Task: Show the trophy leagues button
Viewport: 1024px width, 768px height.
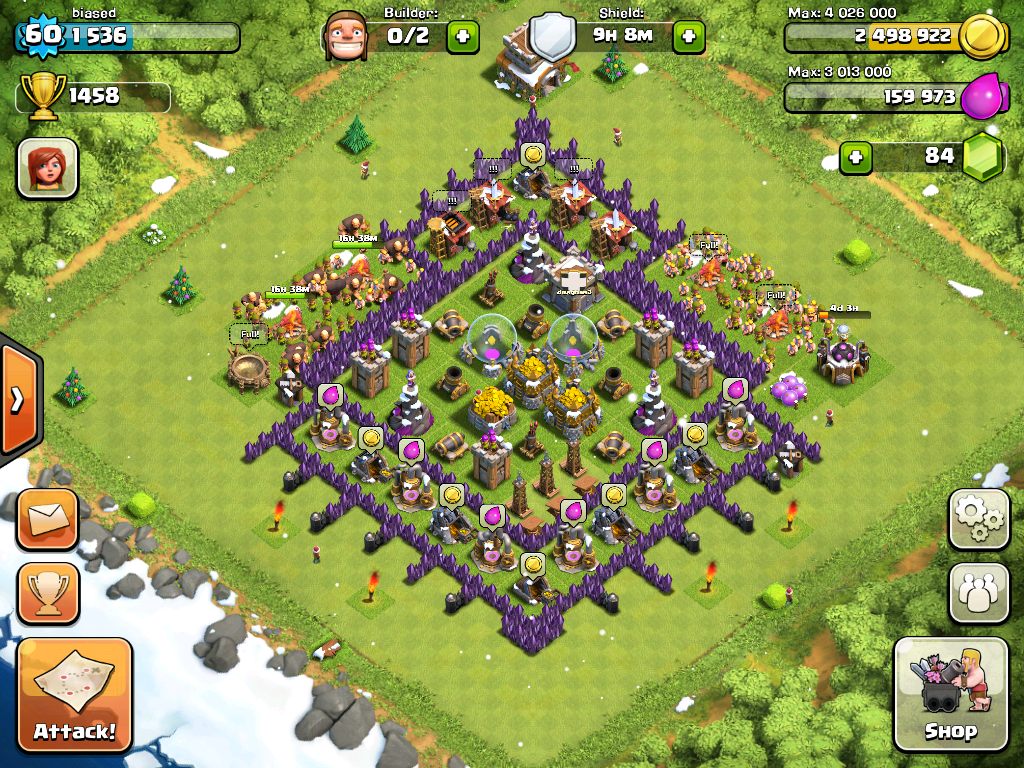Action: 47,594
